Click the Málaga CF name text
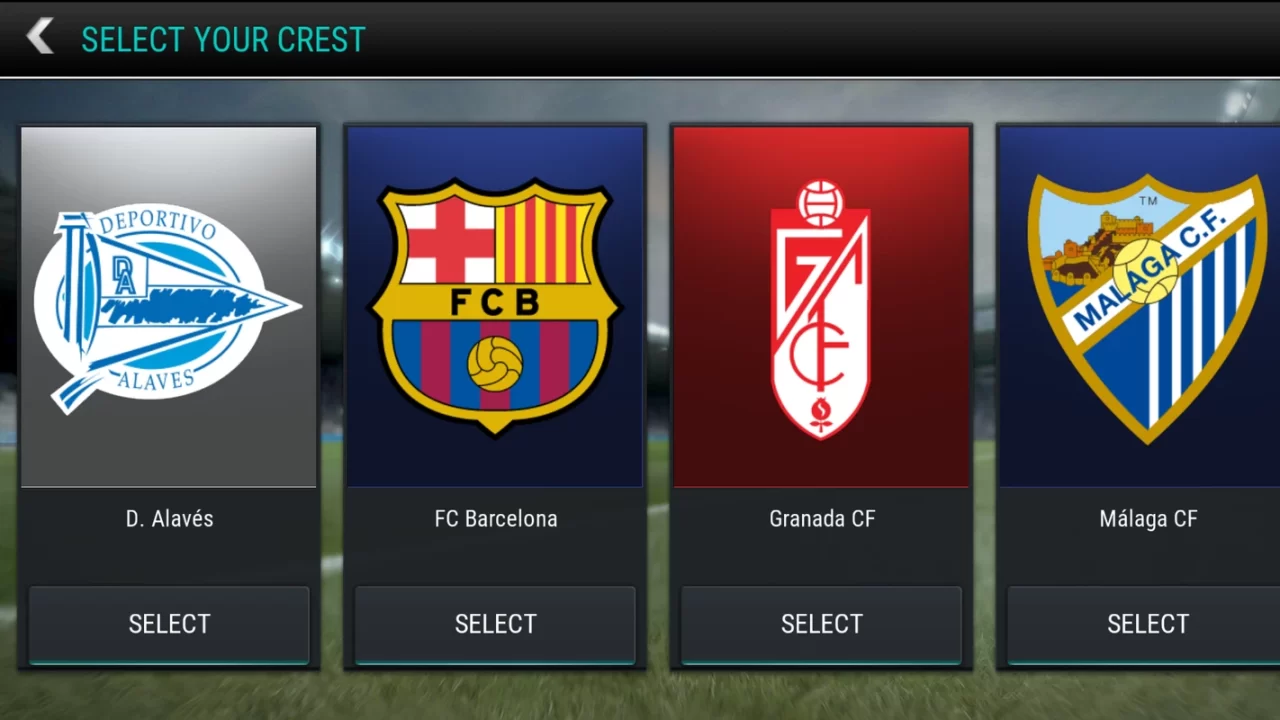1280x720 pixels. click(1148, 518)
